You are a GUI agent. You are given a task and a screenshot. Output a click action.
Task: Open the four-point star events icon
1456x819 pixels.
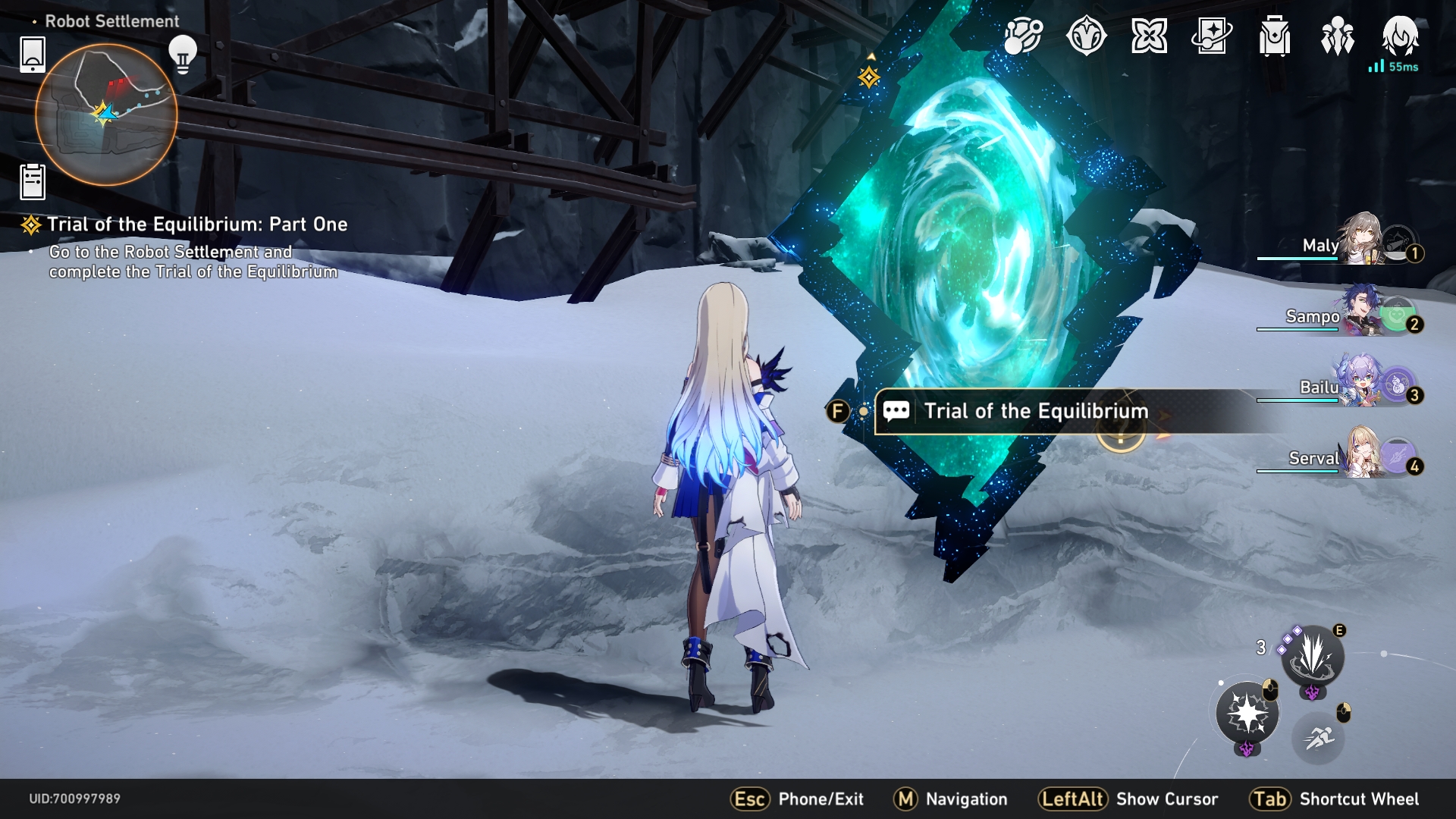pos(1149,36)
